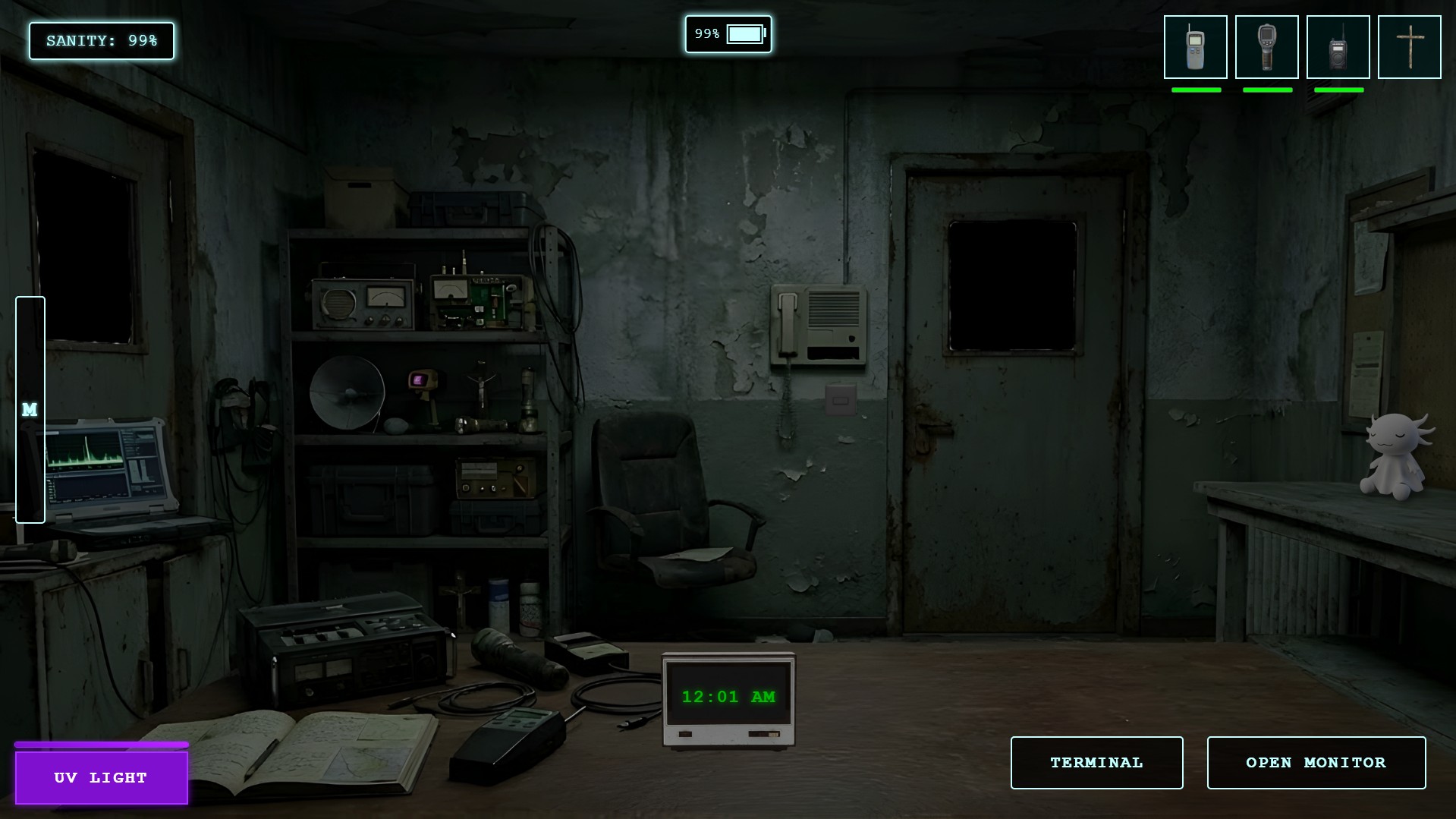The width and height of the screenshot is (1456, 819).
Task: Click the Open Monitor button
Action: click(x=1316, y=762)
